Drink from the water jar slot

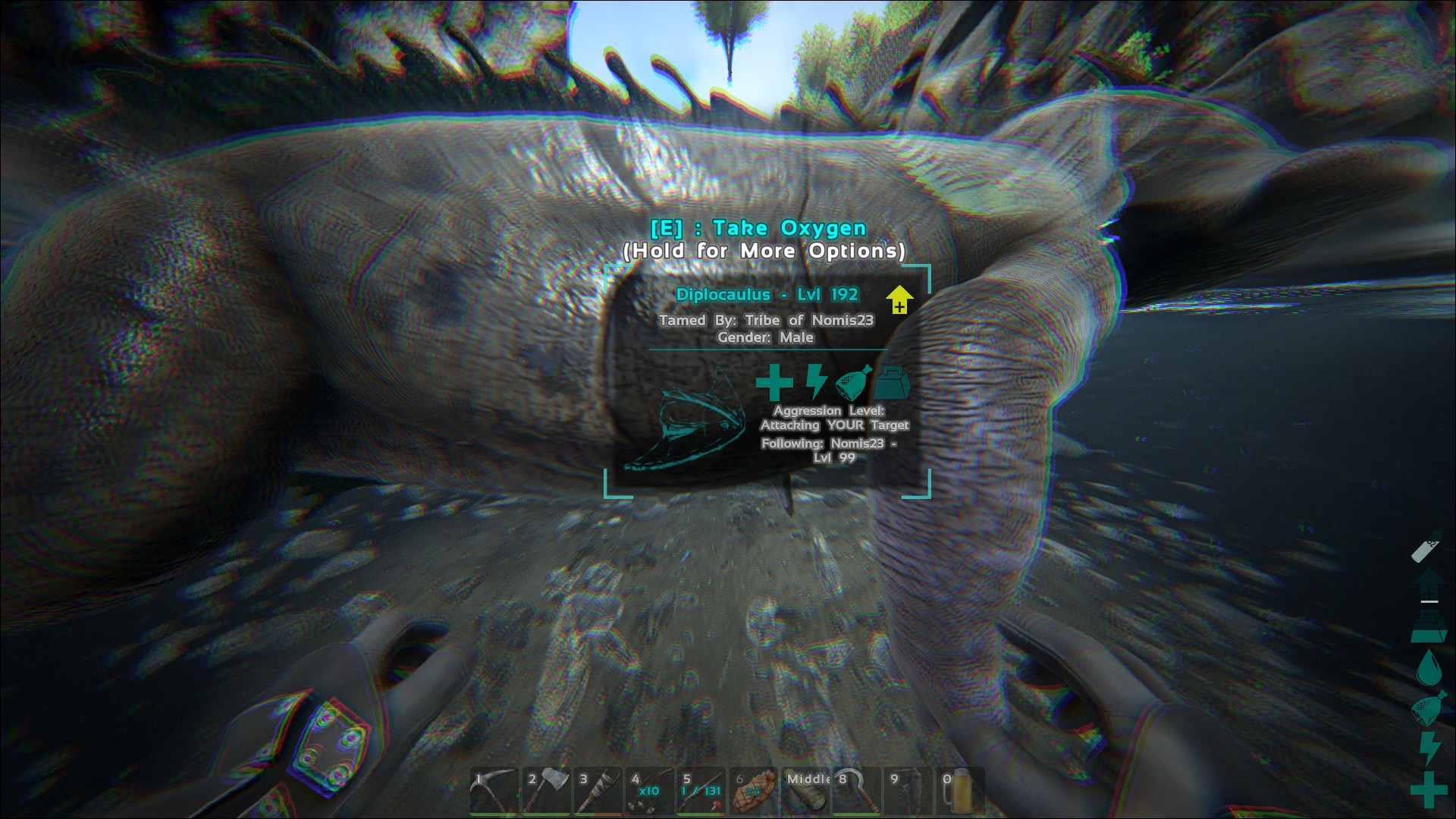pyautogui.click(x=960, y=791)
